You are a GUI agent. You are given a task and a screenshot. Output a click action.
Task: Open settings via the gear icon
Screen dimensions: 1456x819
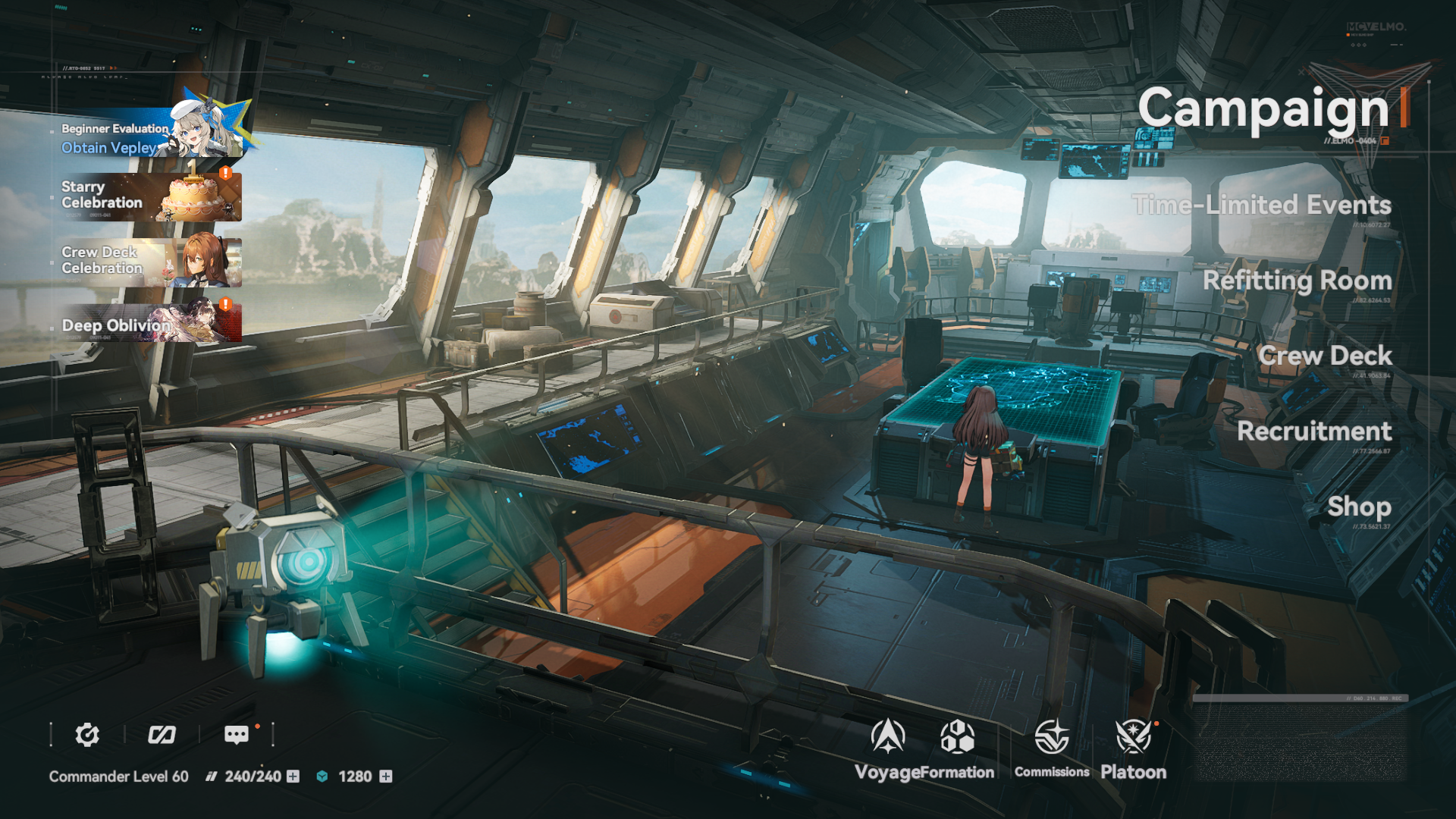(87, 735)
